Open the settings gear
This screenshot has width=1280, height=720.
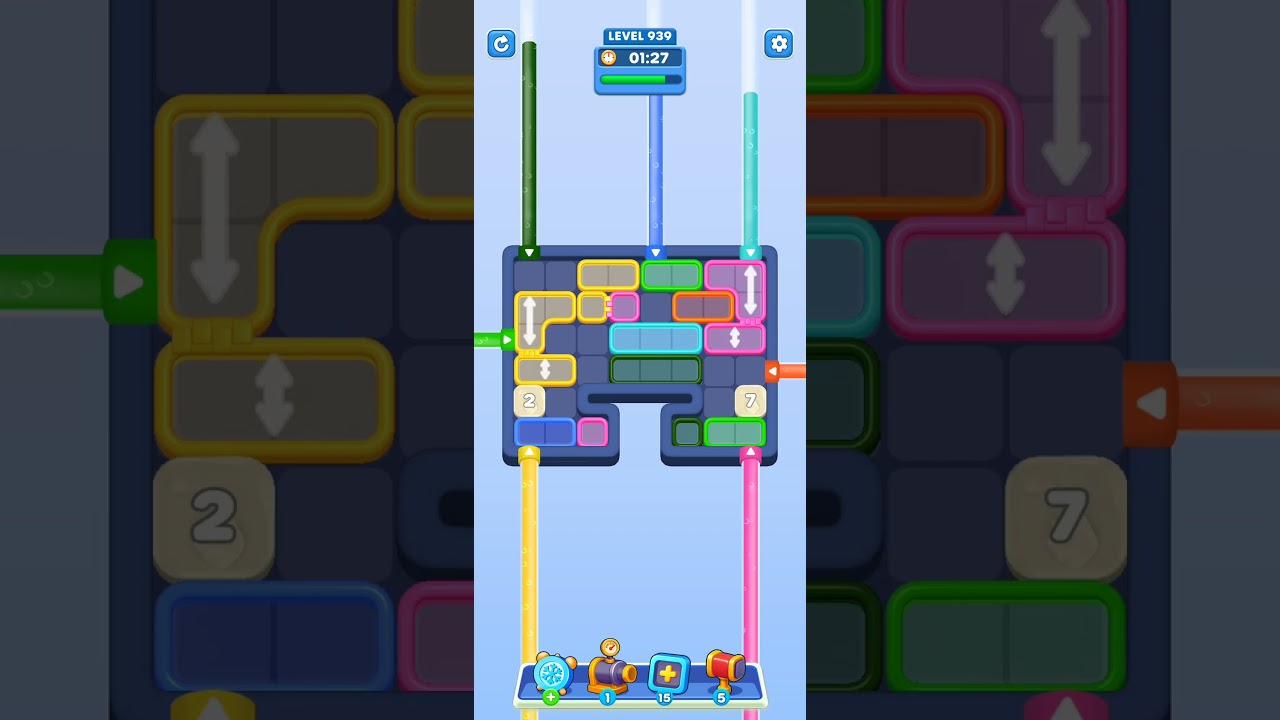click(x=779, y=44)
